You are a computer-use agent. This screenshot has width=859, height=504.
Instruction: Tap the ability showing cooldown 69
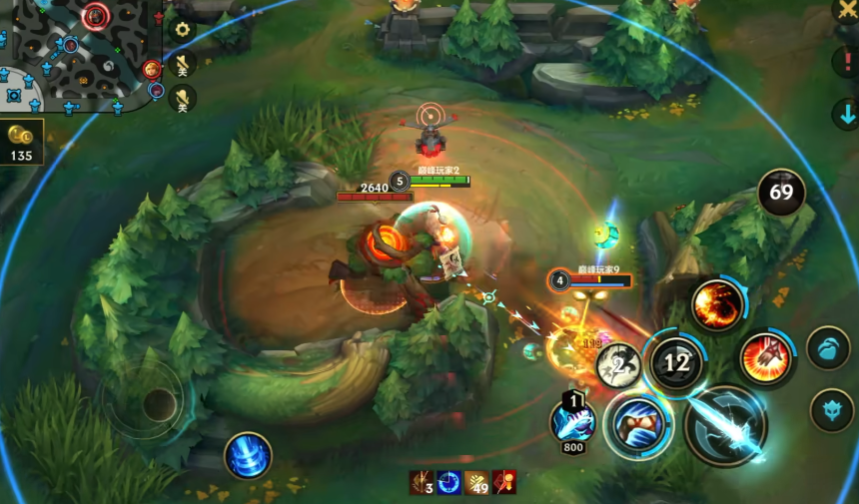(x=781, y=192)
